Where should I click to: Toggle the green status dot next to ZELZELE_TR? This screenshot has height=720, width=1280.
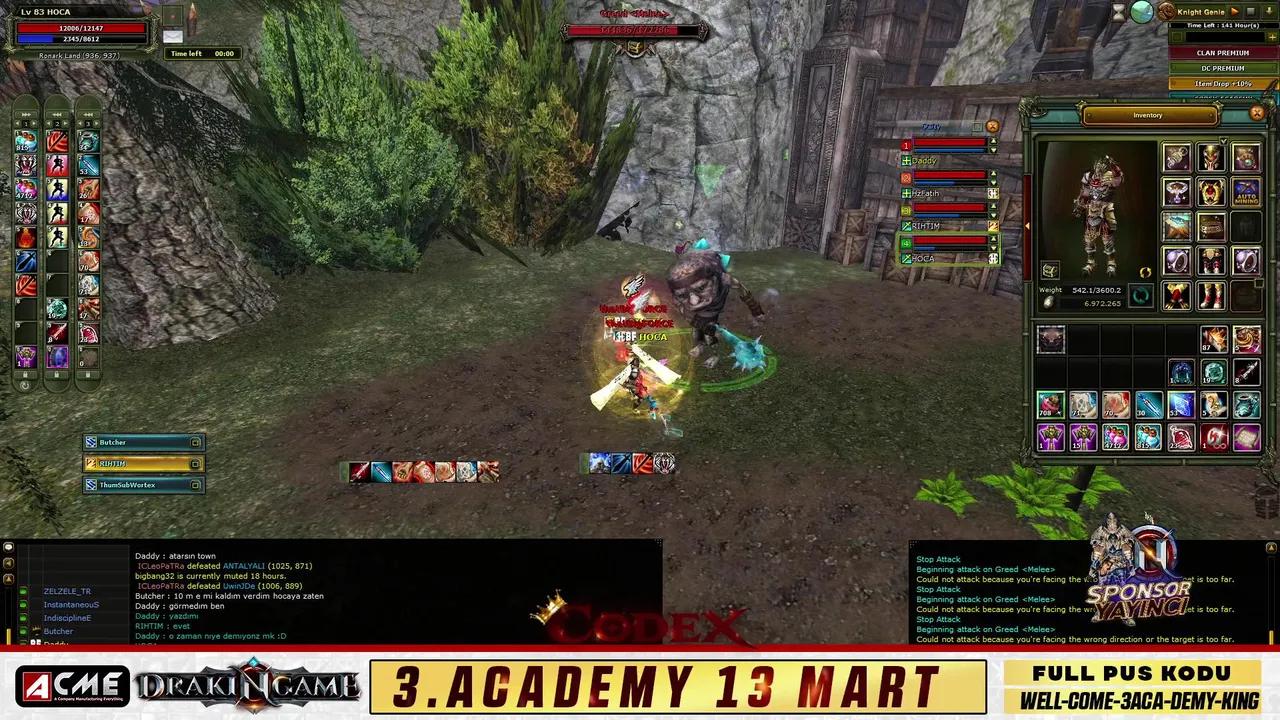pyautogui.click(x=23, y=591)
